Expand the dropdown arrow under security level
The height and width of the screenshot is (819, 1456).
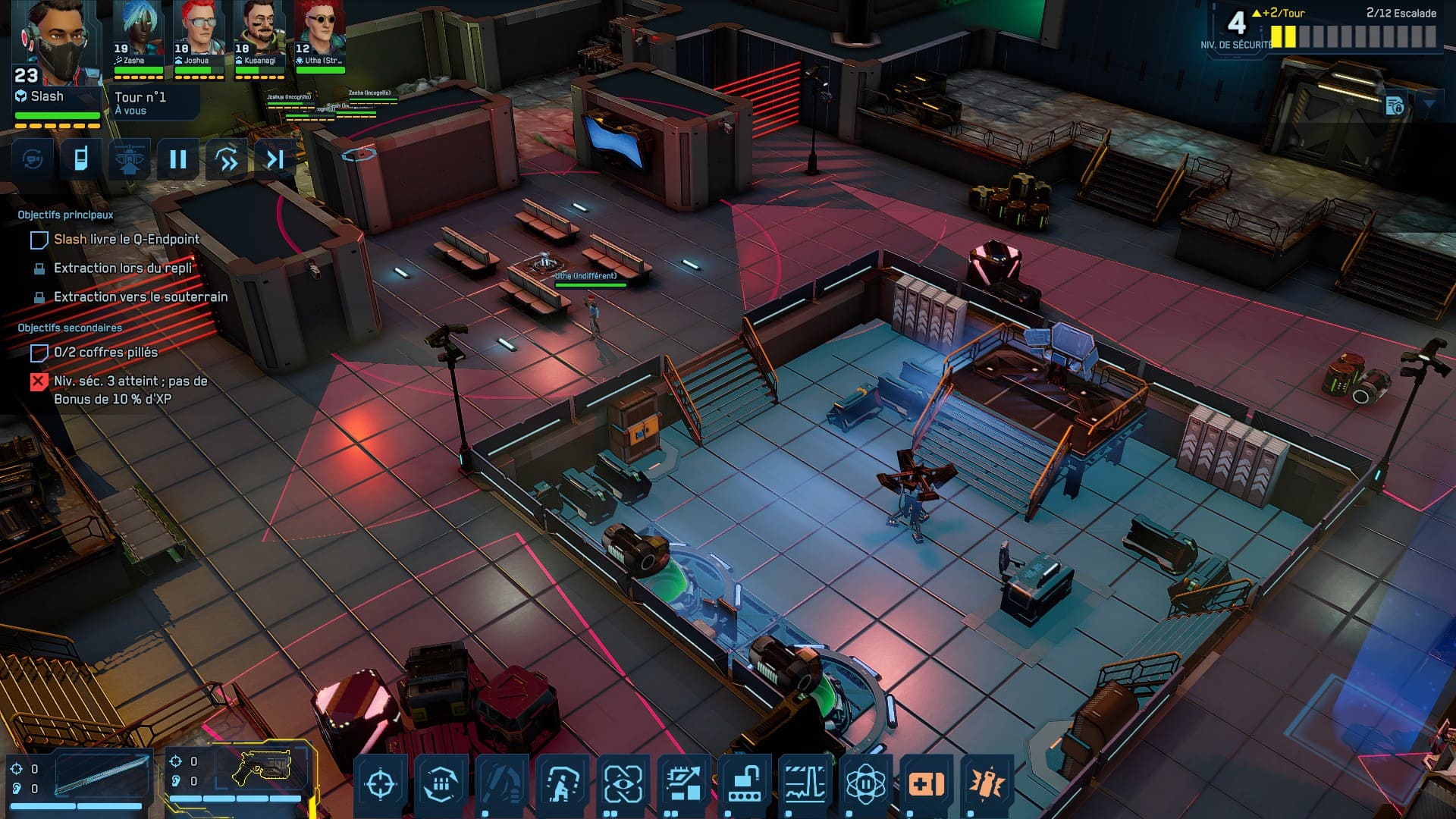tap(1429, 104)
